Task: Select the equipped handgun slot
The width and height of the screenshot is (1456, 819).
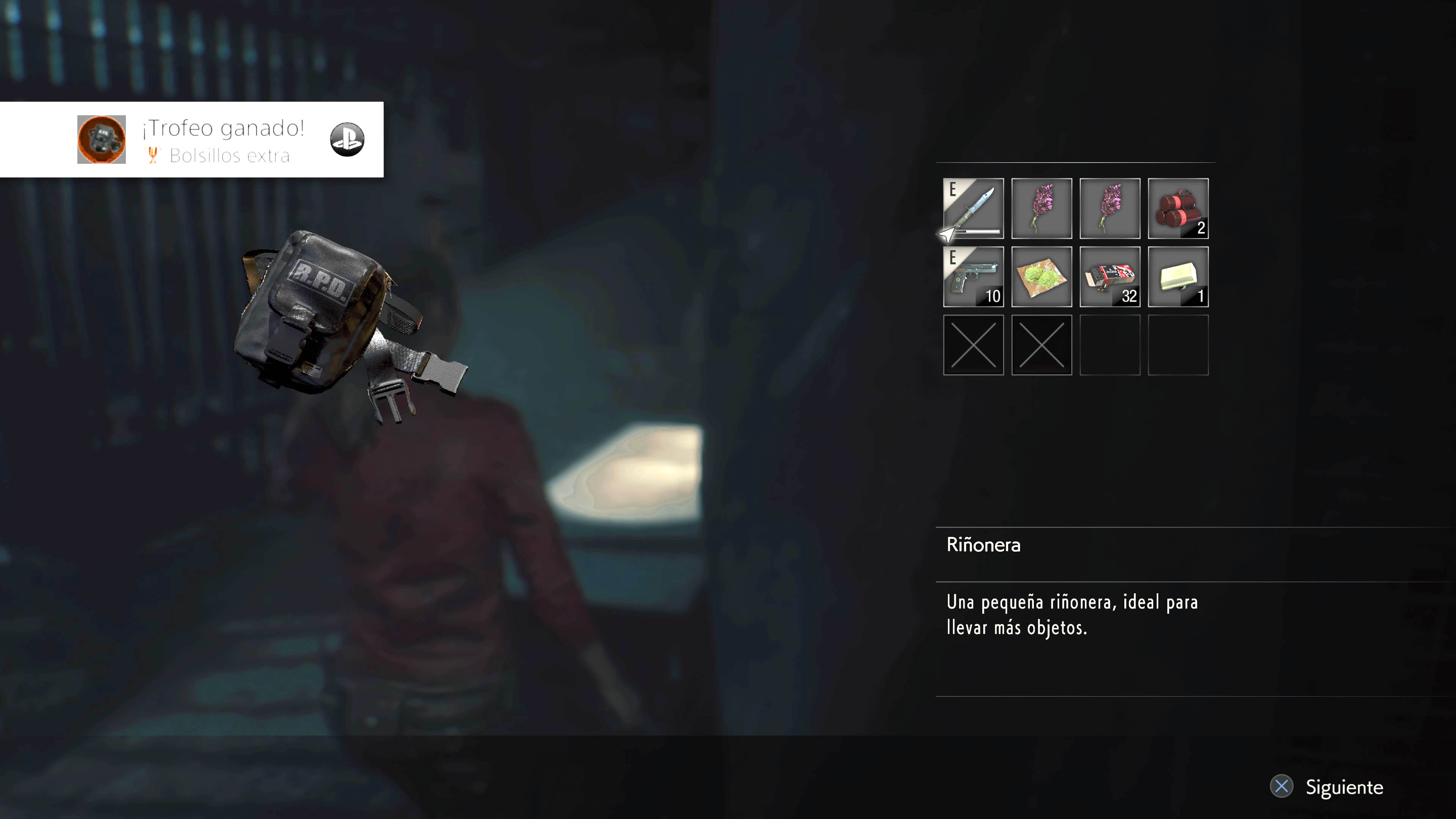Action: coord(973,276)
